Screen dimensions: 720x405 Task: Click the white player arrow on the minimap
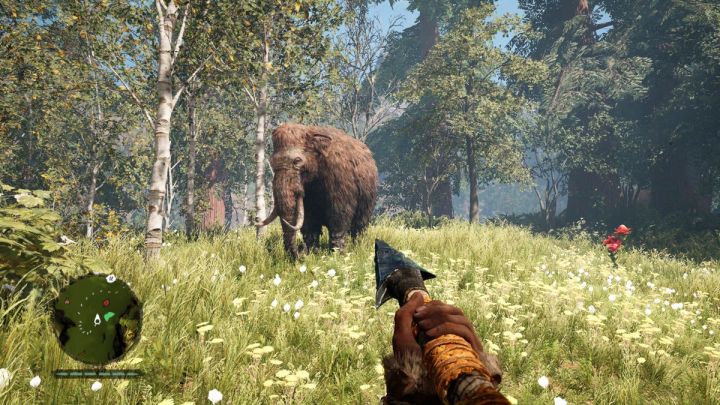tap(97, 319)
